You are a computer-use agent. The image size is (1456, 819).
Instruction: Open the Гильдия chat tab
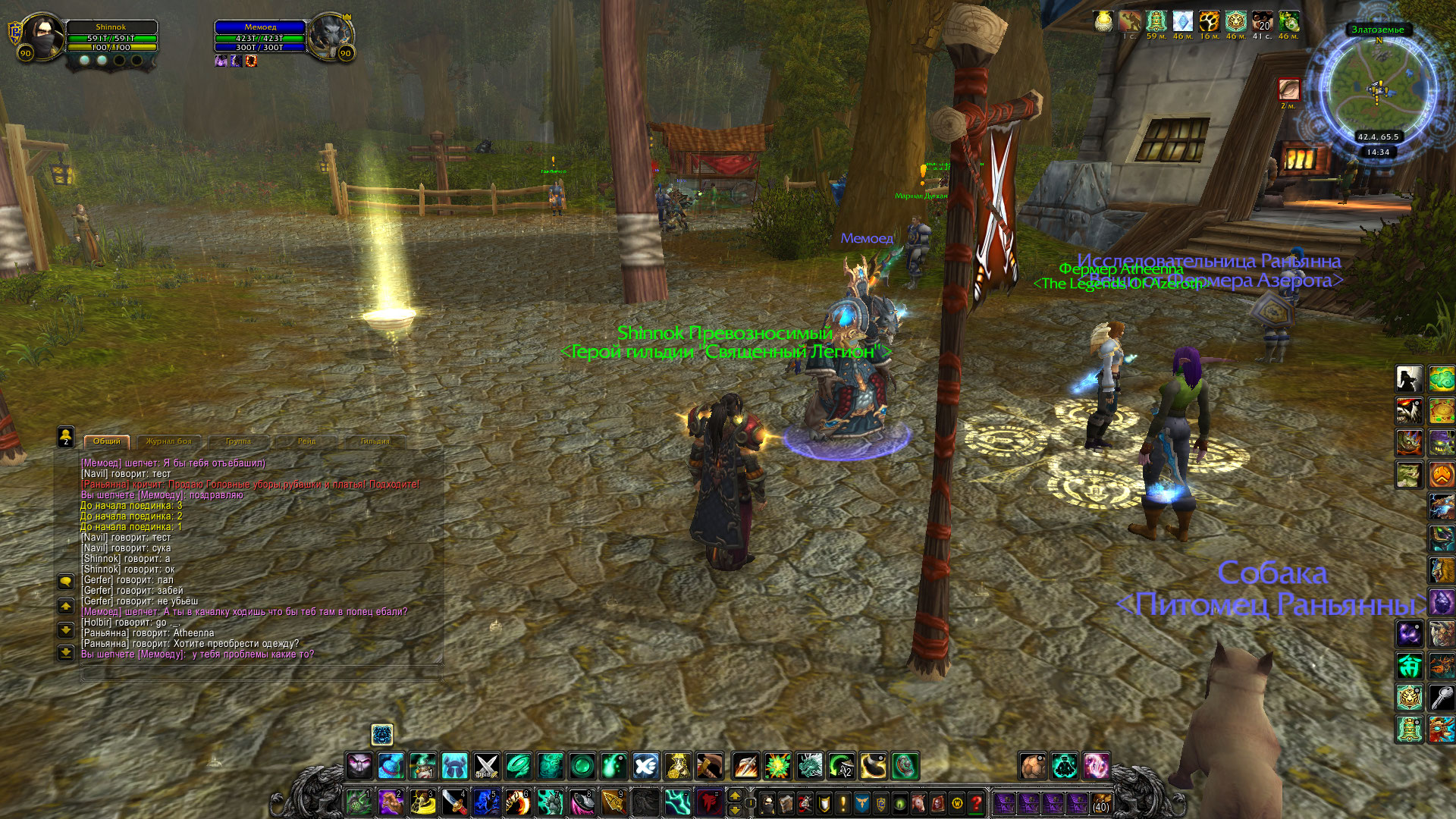point(375,441)
